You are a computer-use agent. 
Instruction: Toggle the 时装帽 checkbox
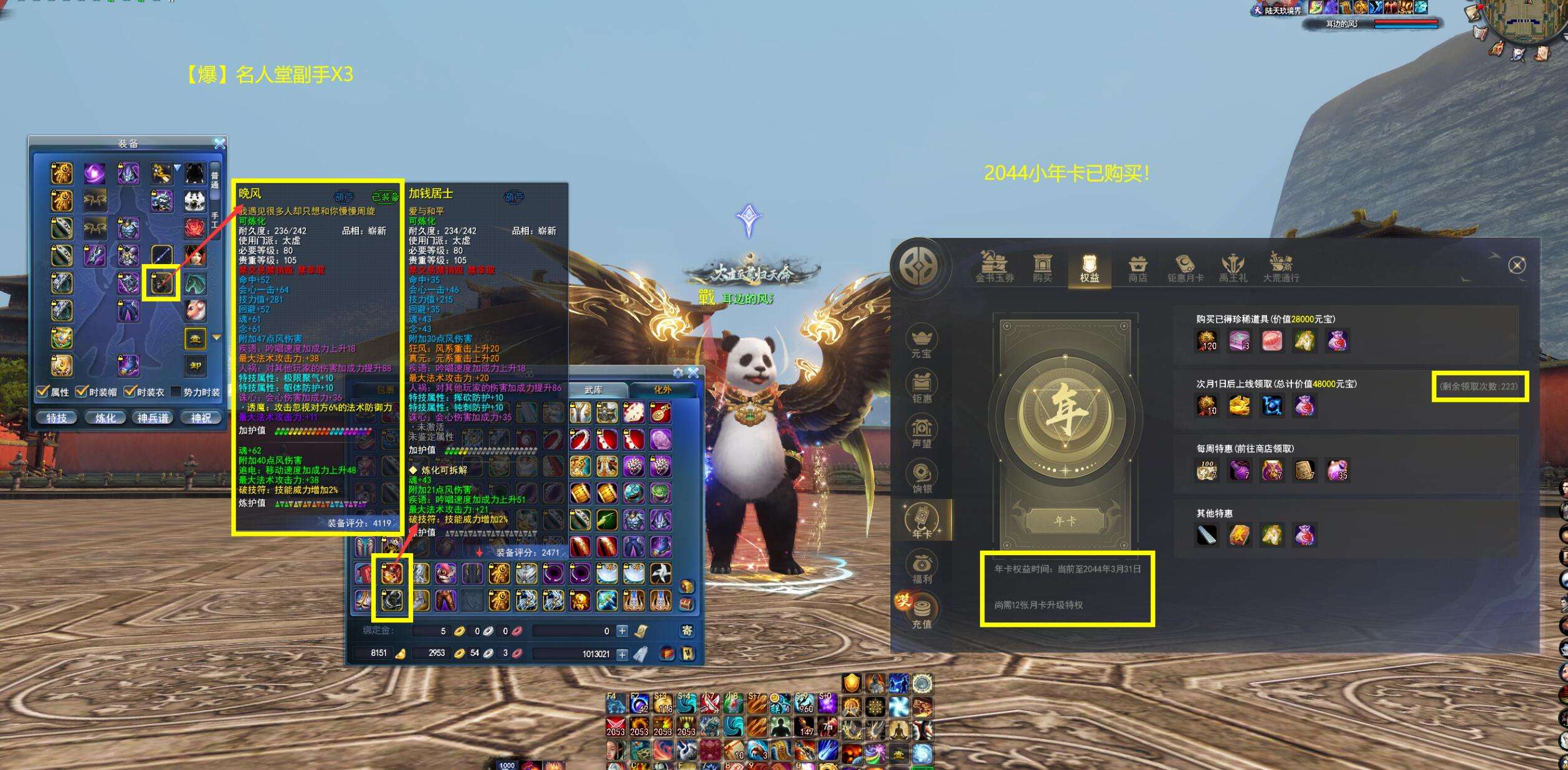click(x=82, y=392)
